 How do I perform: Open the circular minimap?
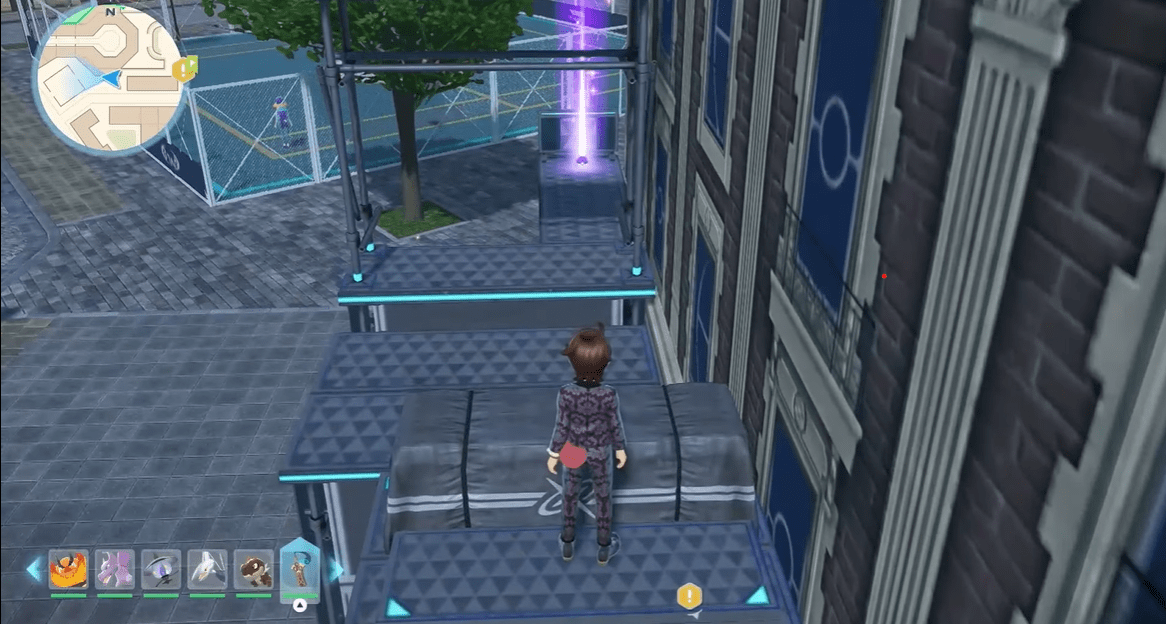point(109,78)
